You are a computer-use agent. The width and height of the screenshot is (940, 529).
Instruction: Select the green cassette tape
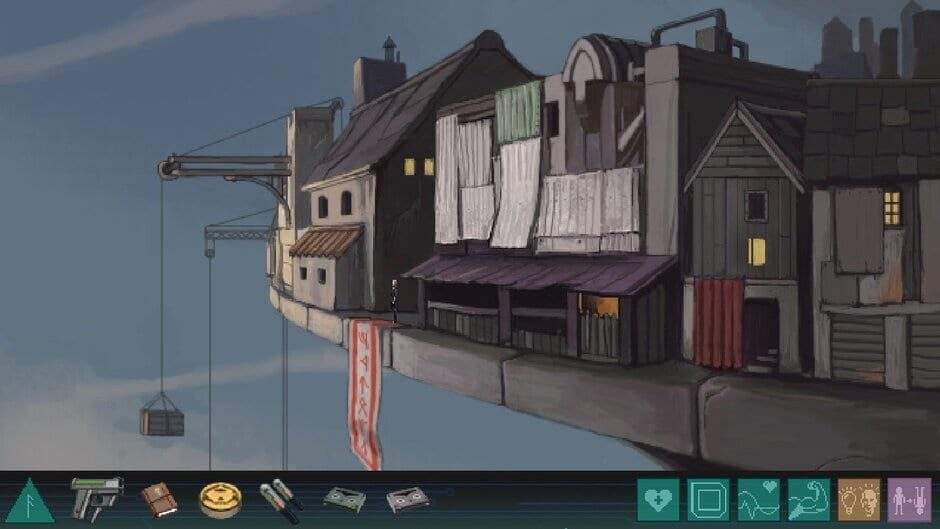(344, 499)
